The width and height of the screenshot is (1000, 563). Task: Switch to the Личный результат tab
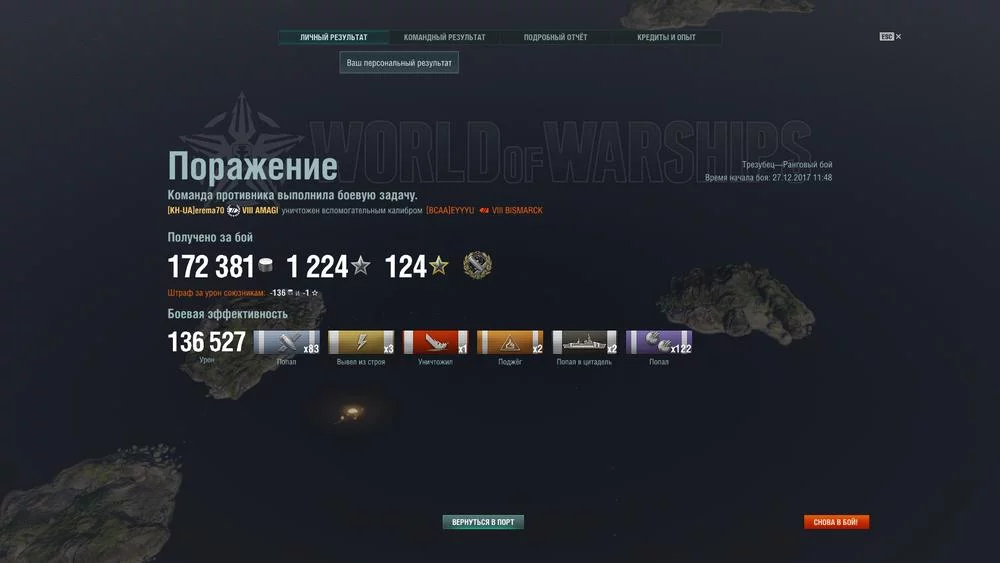pyautogui.click(x=334, y=38)
